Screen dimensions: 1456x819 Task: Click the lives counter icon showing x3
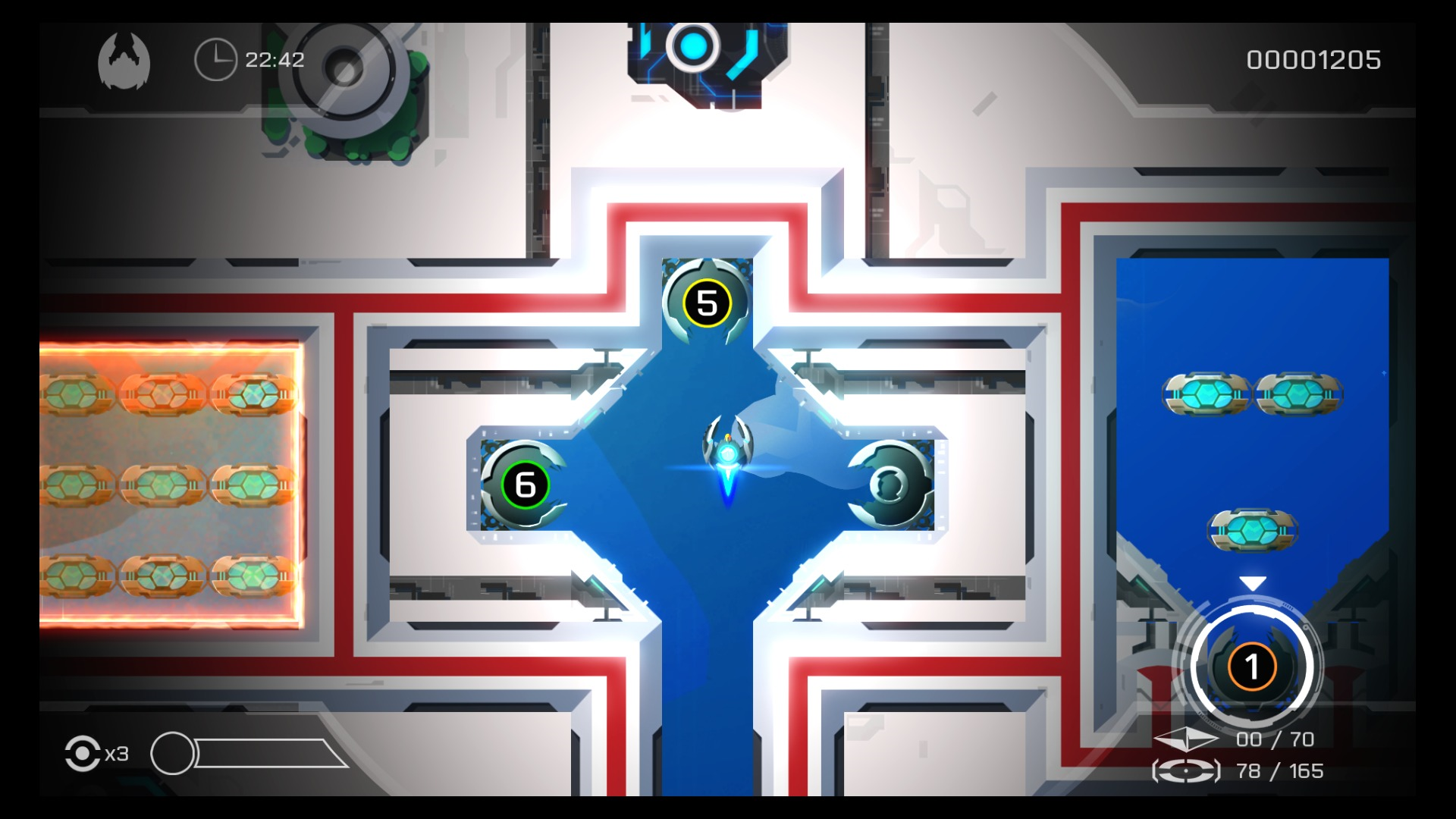click(83, 755)
